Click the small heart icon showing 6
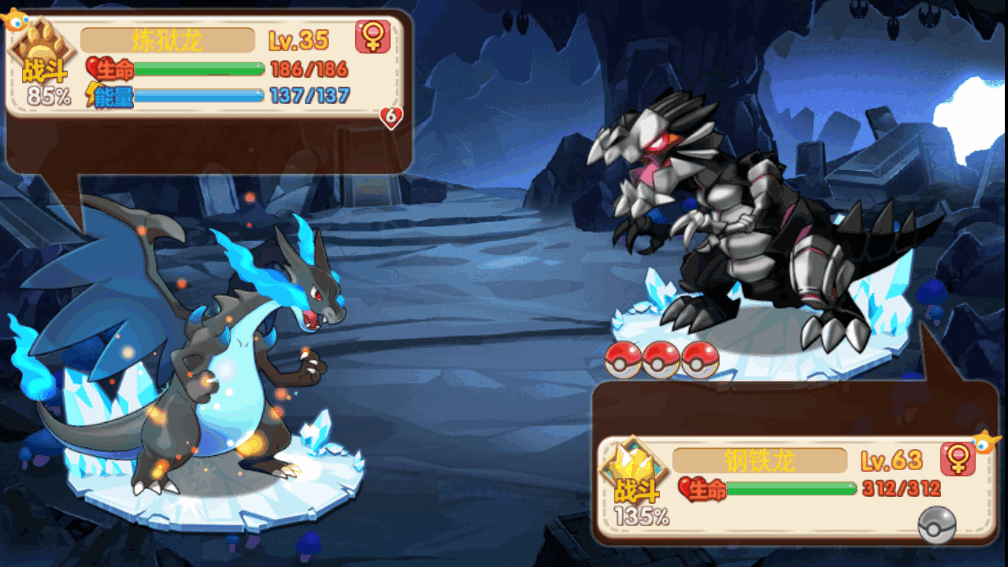Screen dimensions: 1008x567 click(x=391, y=118)
